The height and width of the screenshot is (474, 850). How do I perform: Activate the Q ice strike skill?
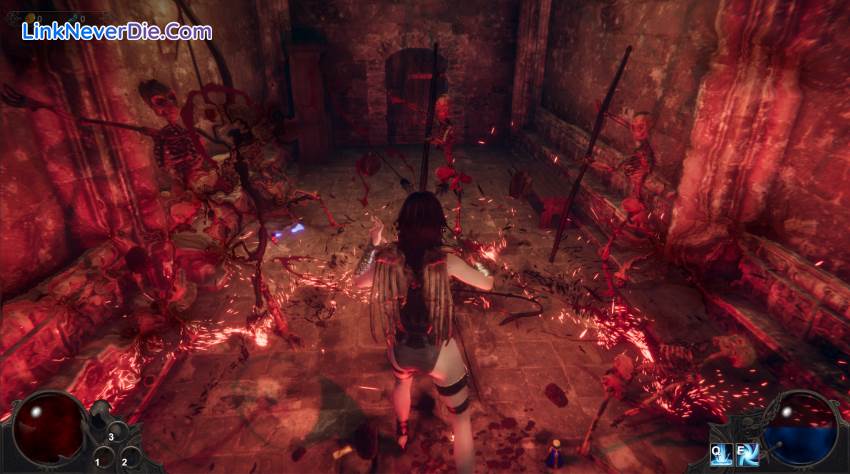coord(723,455)
